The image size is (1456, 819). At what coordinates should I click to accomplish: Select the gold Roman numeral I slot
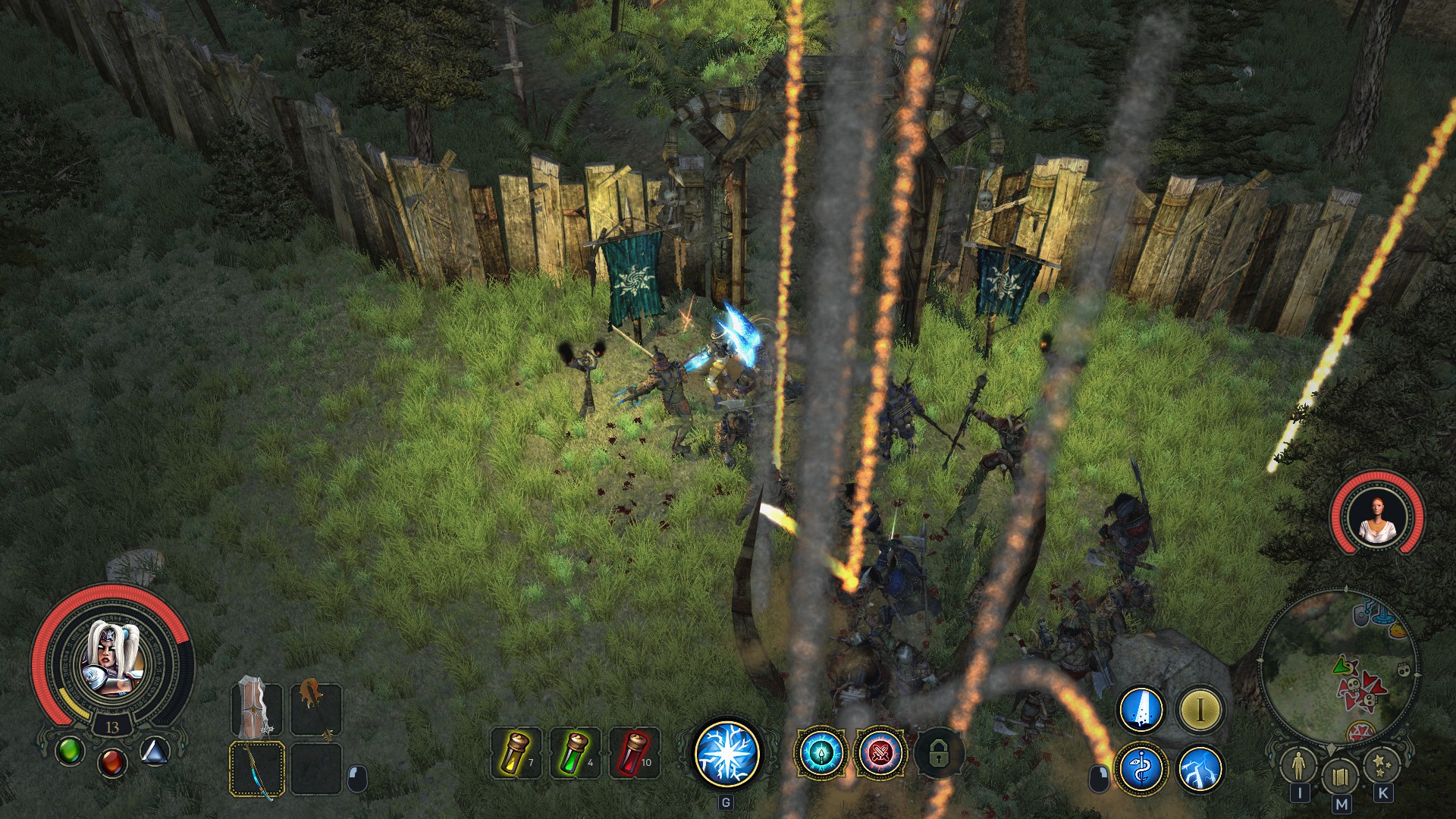point(1200,710)
